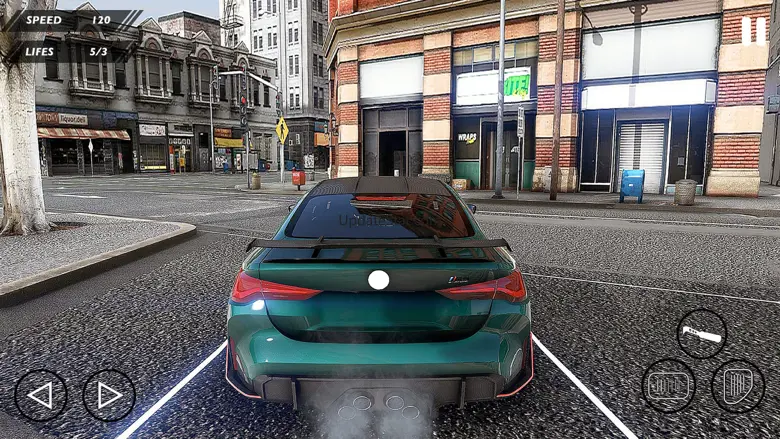Pause the game
The width and height of the screenshot is (780, 439).
click(x=753, y=30)
